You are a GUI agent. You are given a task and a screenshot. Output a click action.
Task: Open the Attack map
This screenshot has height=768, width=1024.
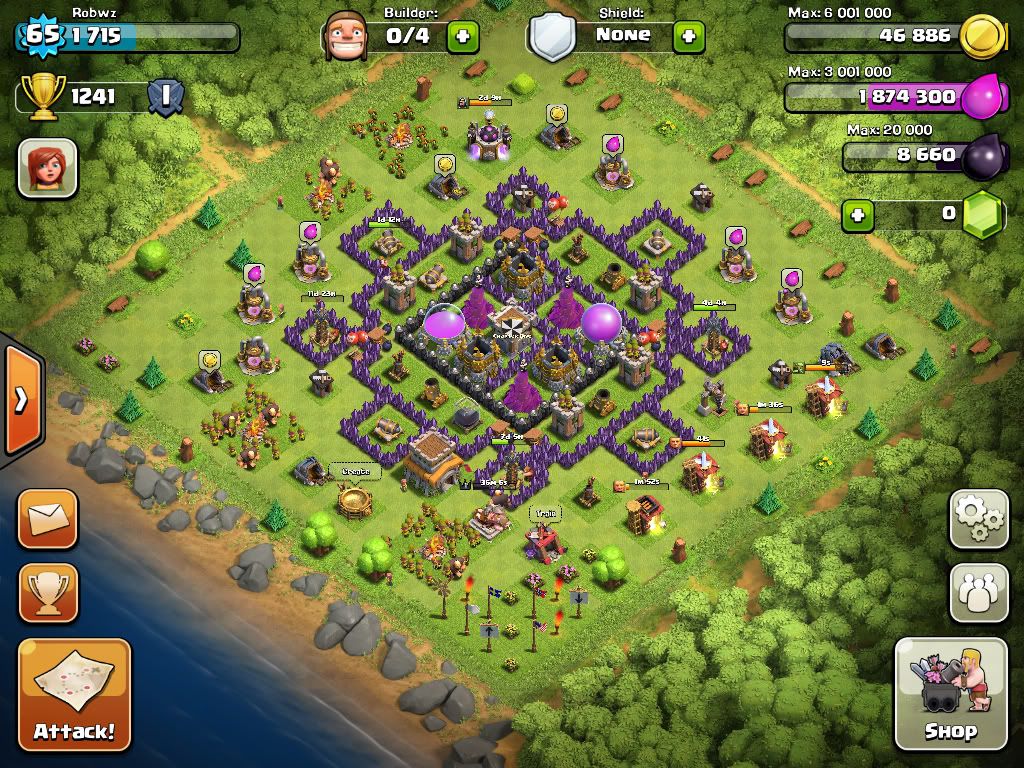click(x=74, y=694)
